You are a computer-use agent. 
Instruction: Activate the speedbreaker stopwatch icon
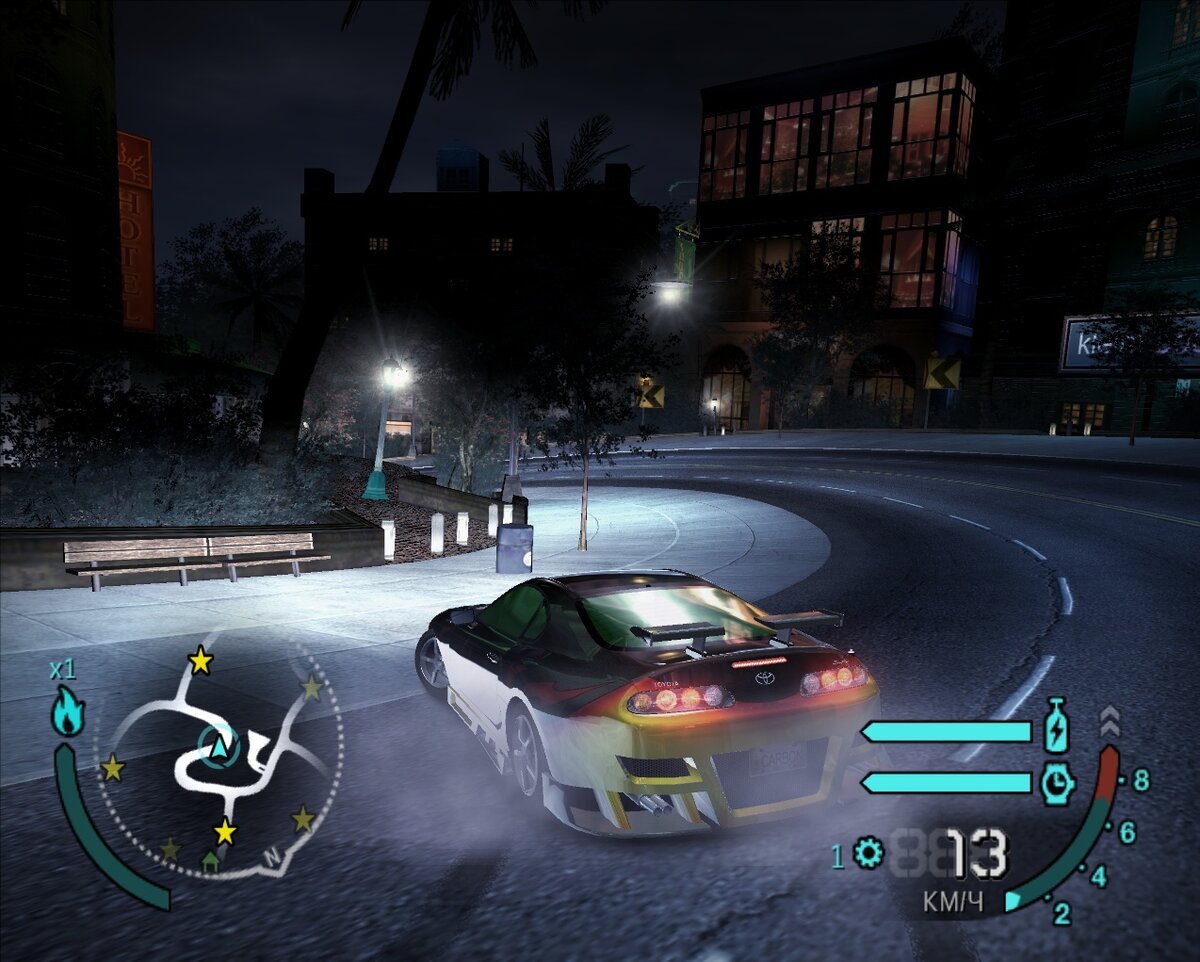[x=1056, y=784]
